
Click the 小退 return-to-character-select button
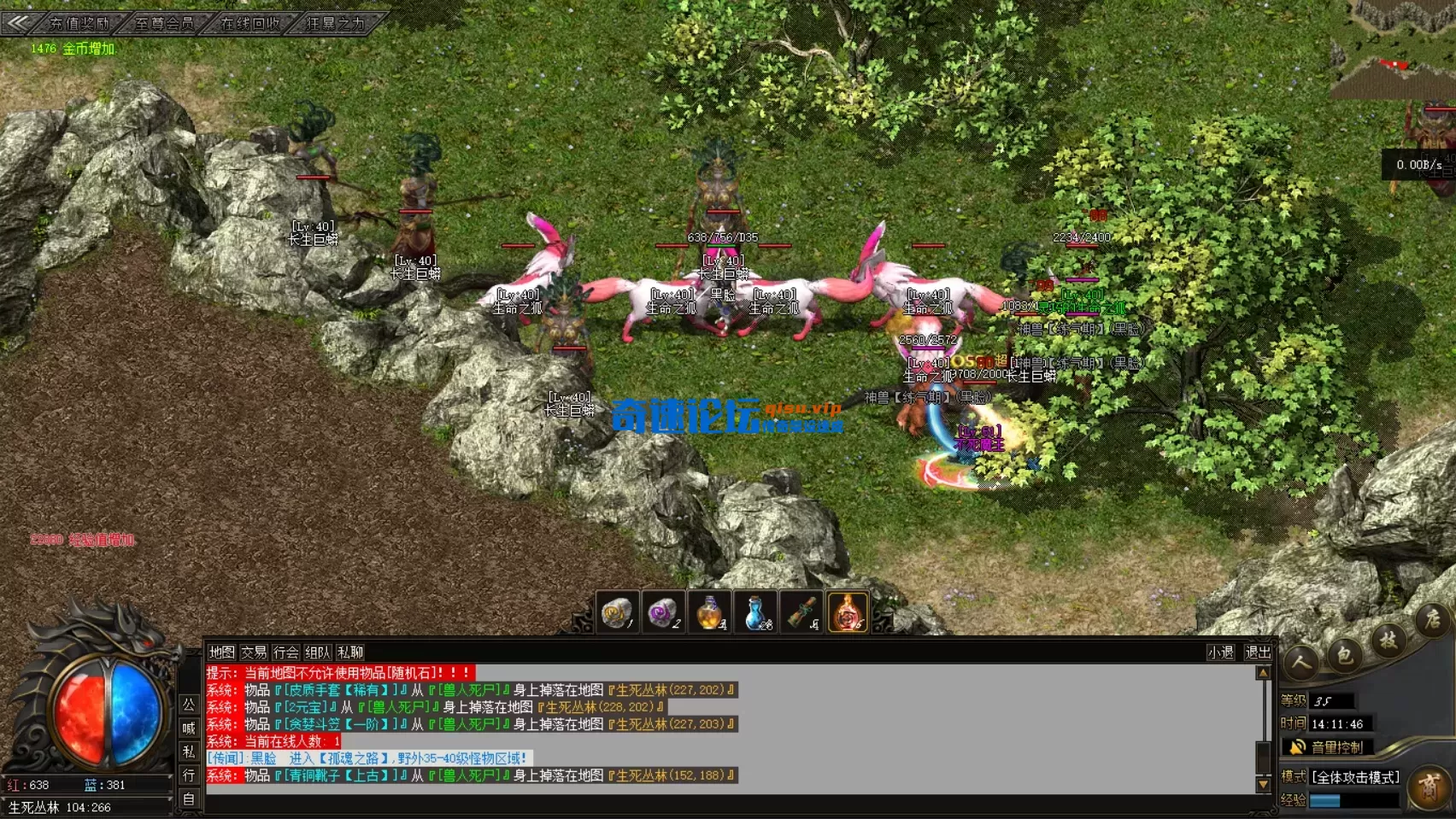tap(1220, 652)
